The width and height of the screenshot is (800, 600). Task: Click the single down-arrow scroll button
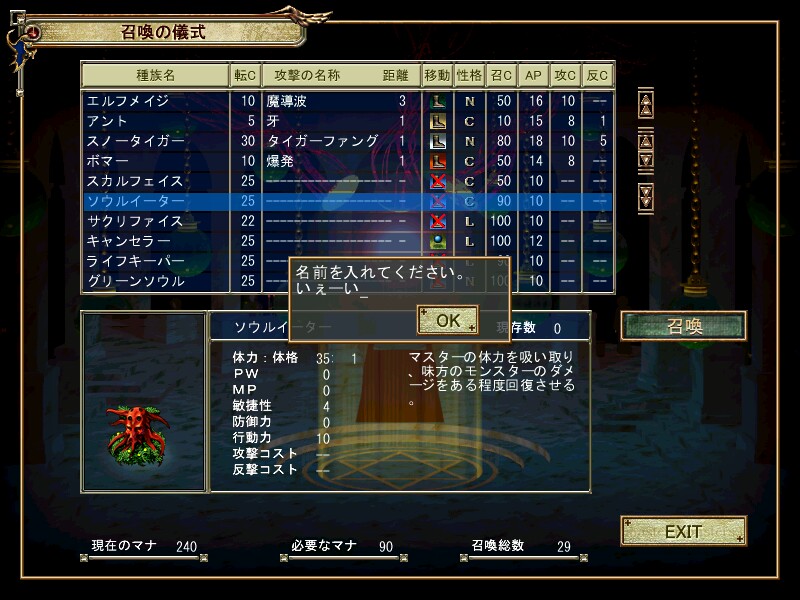[x=645, y=159]
